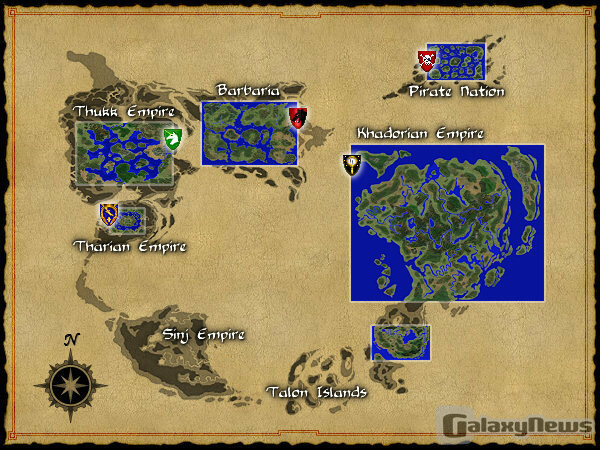Choose the Pirate Nation island map
The width and height of the screenshot is (600, 450).
(x=455, y=62)
